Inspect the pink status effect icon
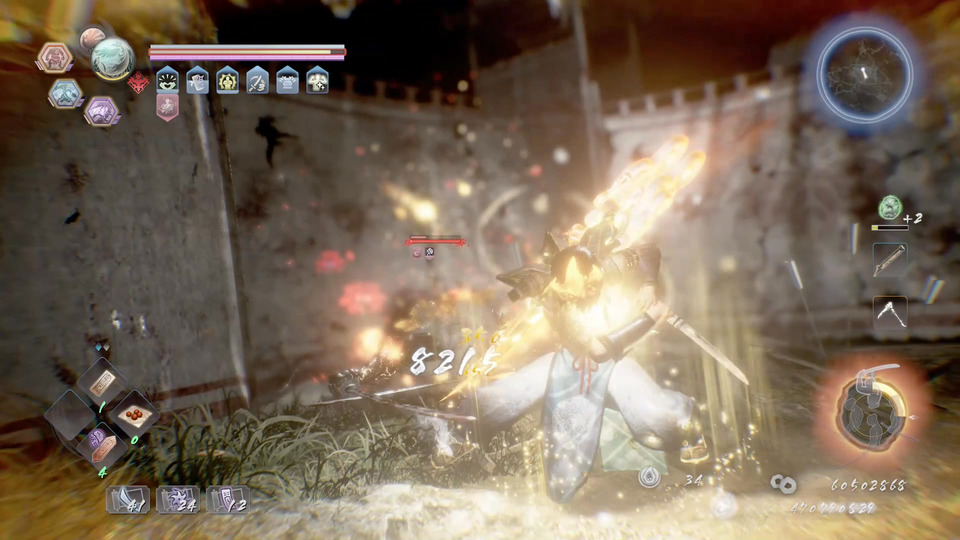The height and width of the screenshot is (540, 960). click(167, 107)
